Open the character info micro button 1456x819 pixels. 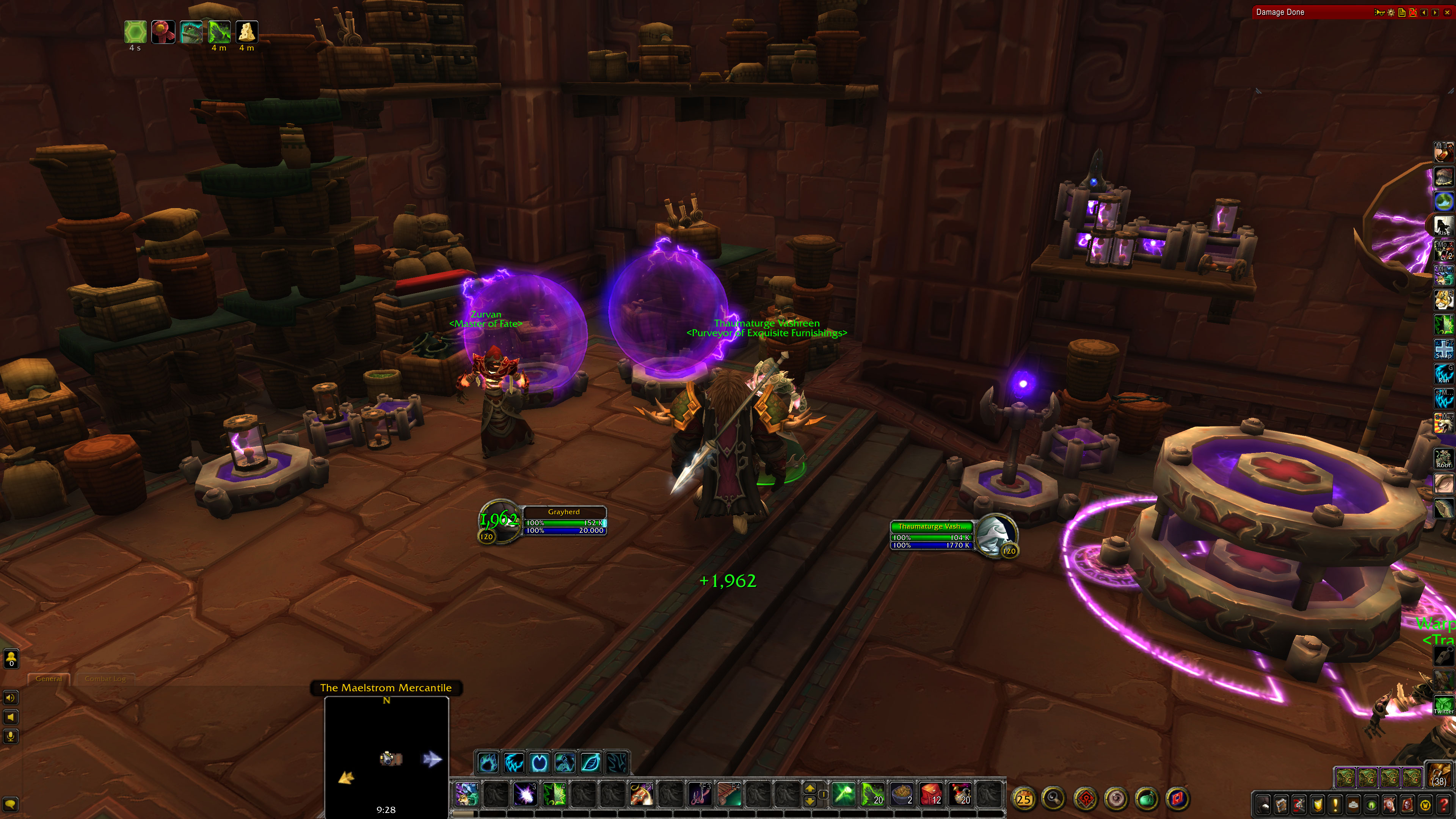(x=1263, y=805)
